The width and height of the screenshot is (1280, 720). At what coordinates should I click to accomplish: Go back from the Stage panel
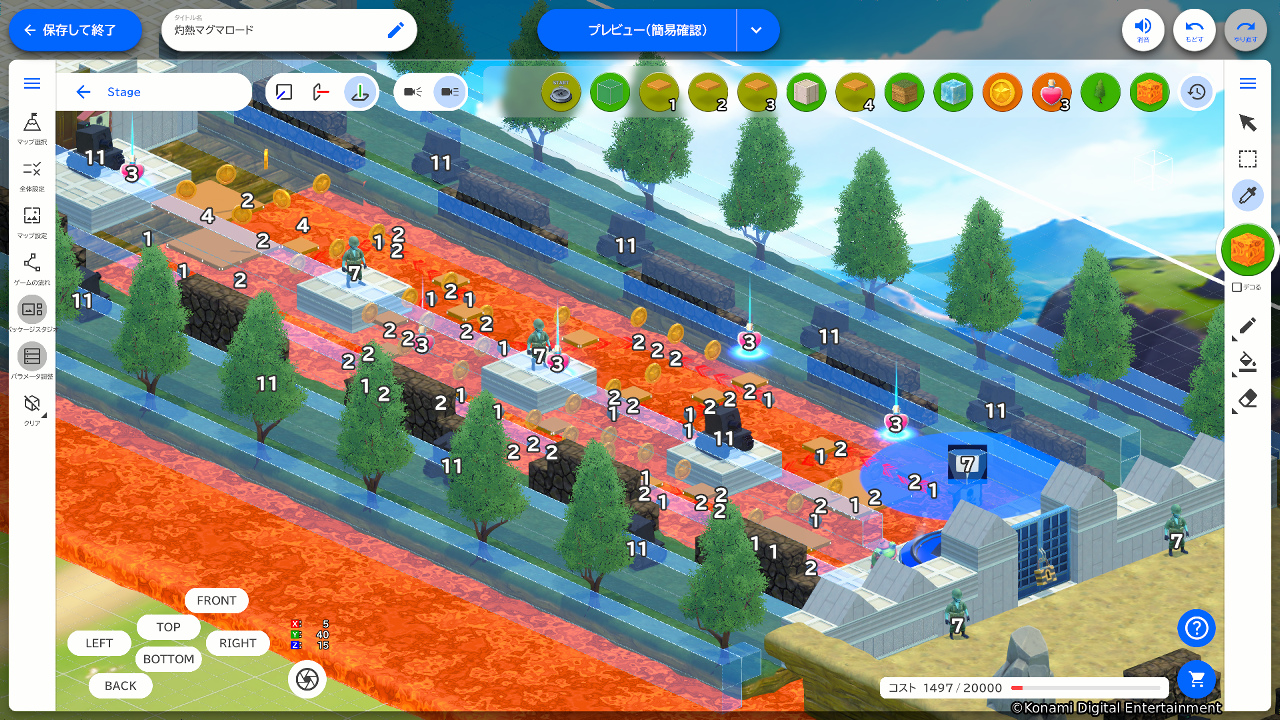pyautogui.click(x=83, y=92)
